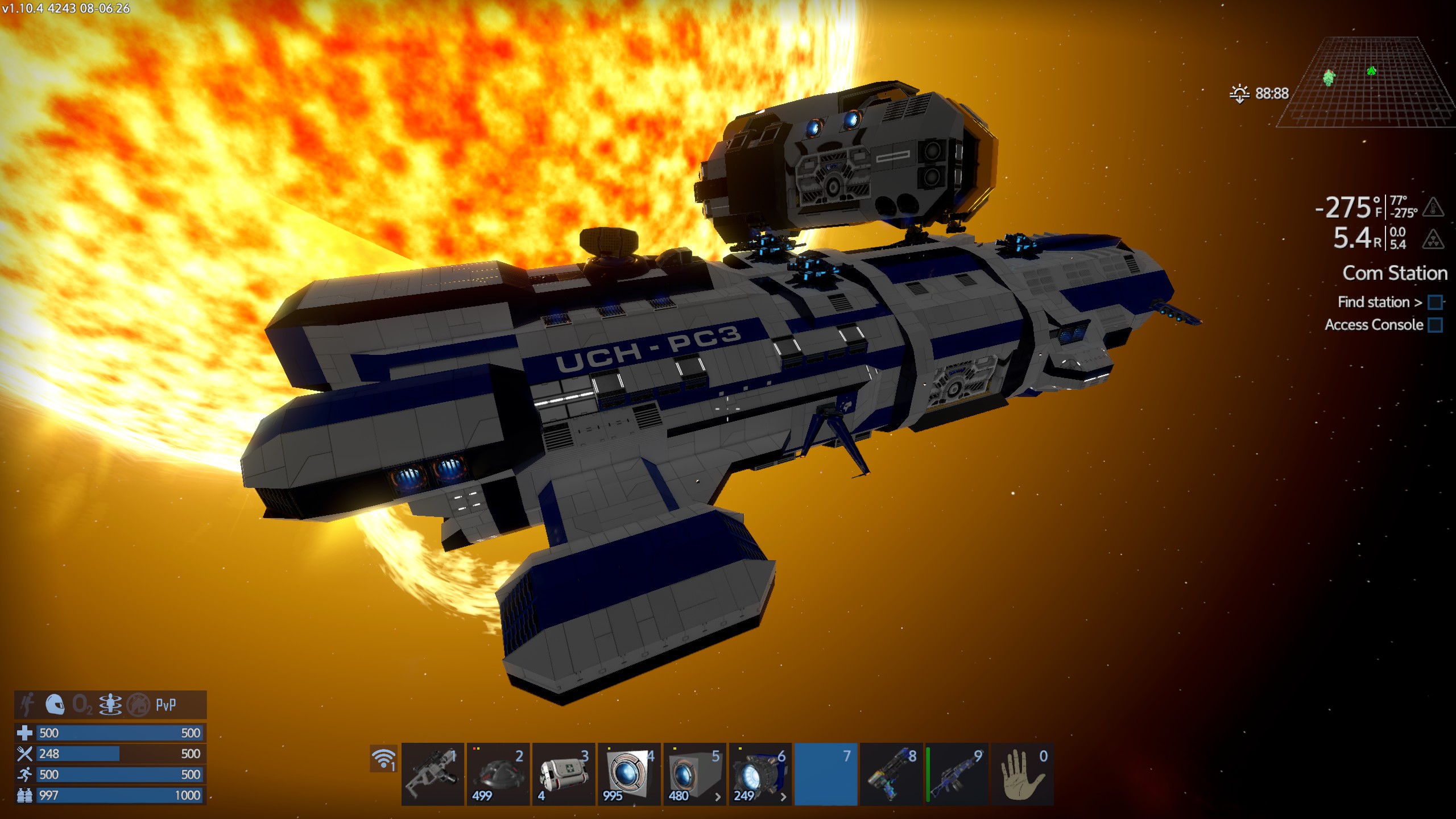This screenshot has height=819, width=1456.
Task: Click the PvP status indicator
Action: click(x=166, y=705)
